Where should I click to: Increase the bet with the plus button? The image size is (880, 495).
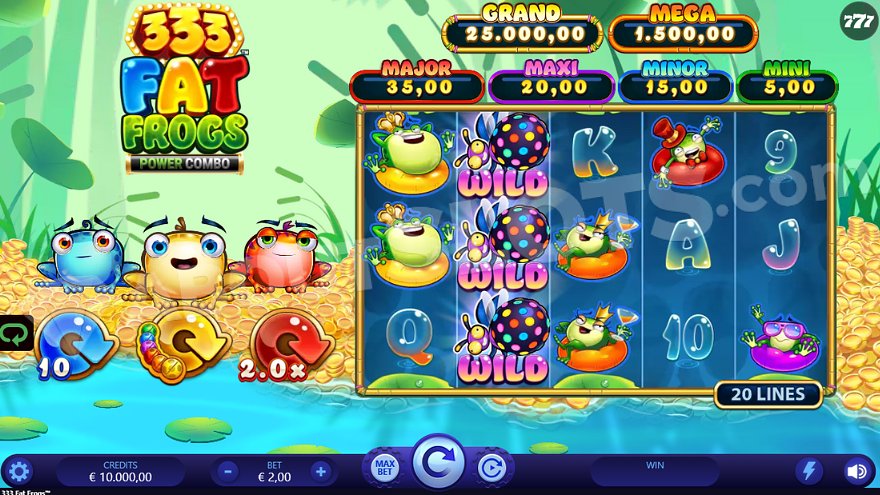pos(320,471)
